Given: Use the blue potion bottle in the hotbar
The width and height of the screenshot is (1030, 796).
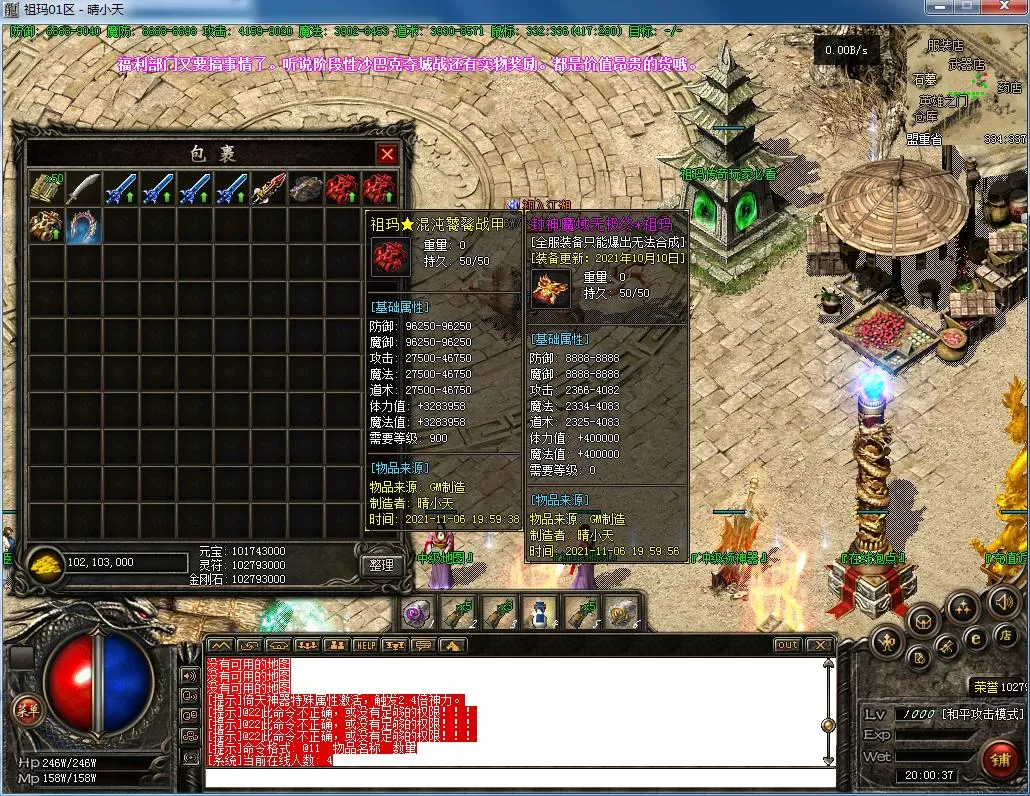Looking at the screenshot, I should pos(541,612).
